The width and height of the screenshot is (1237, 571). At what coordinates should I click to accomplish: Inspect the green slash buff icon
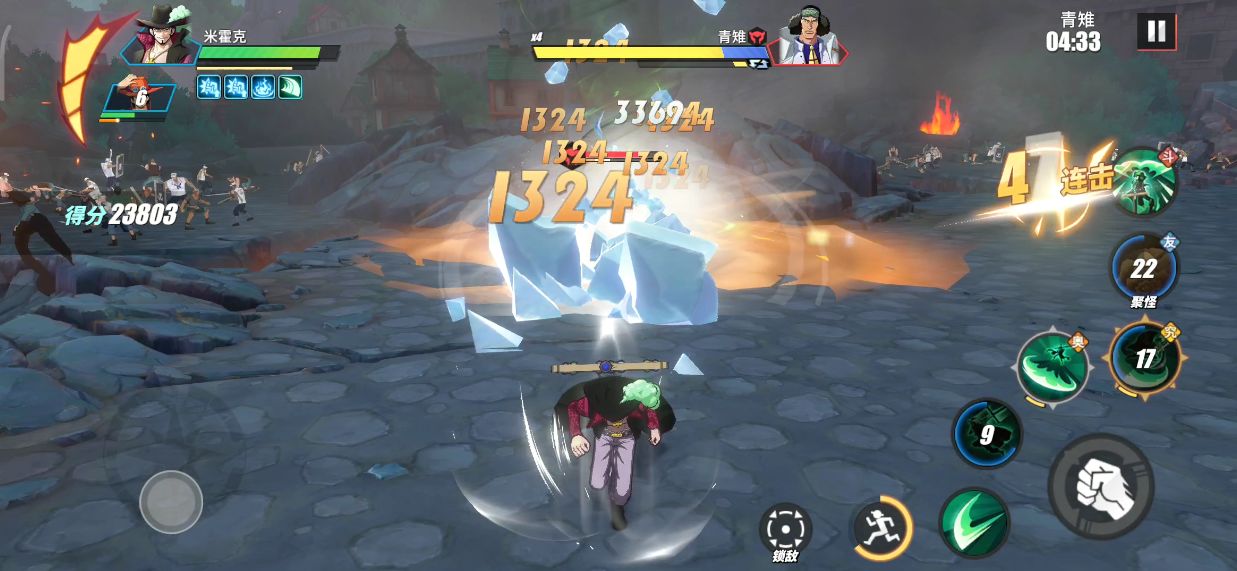point(289,88)
